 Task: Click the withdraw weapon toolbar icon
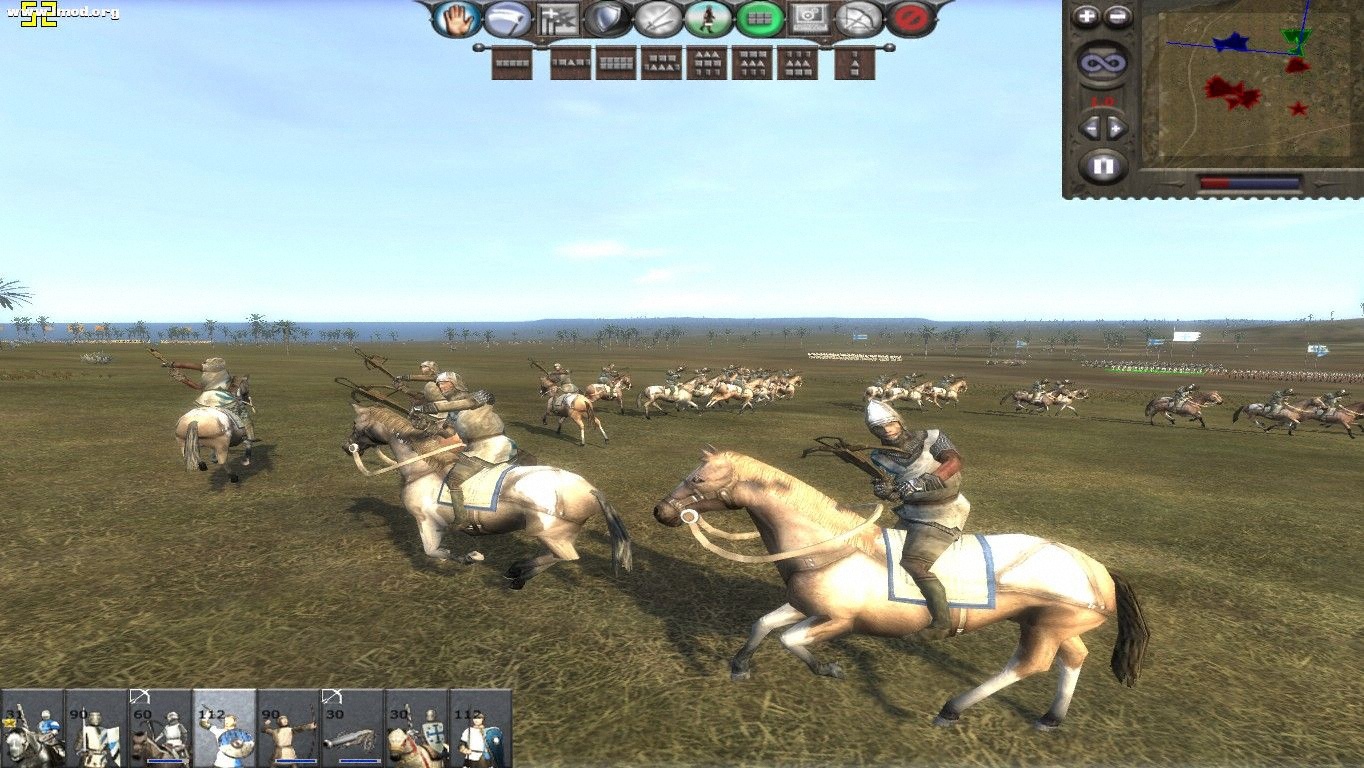[507, 17]
